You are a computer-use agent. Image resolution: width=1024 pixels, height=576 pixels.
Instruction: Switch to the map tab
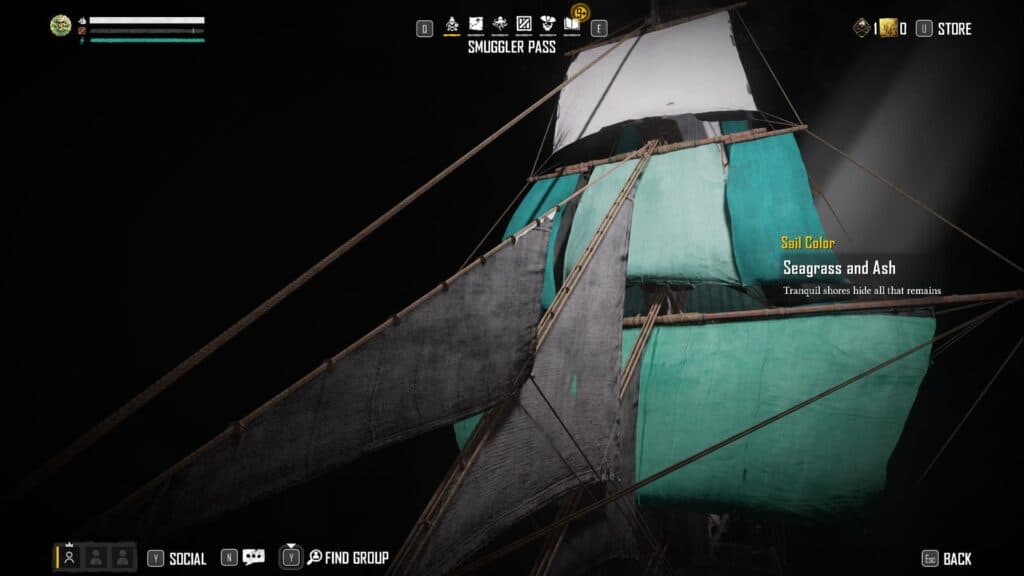[476, 24]
